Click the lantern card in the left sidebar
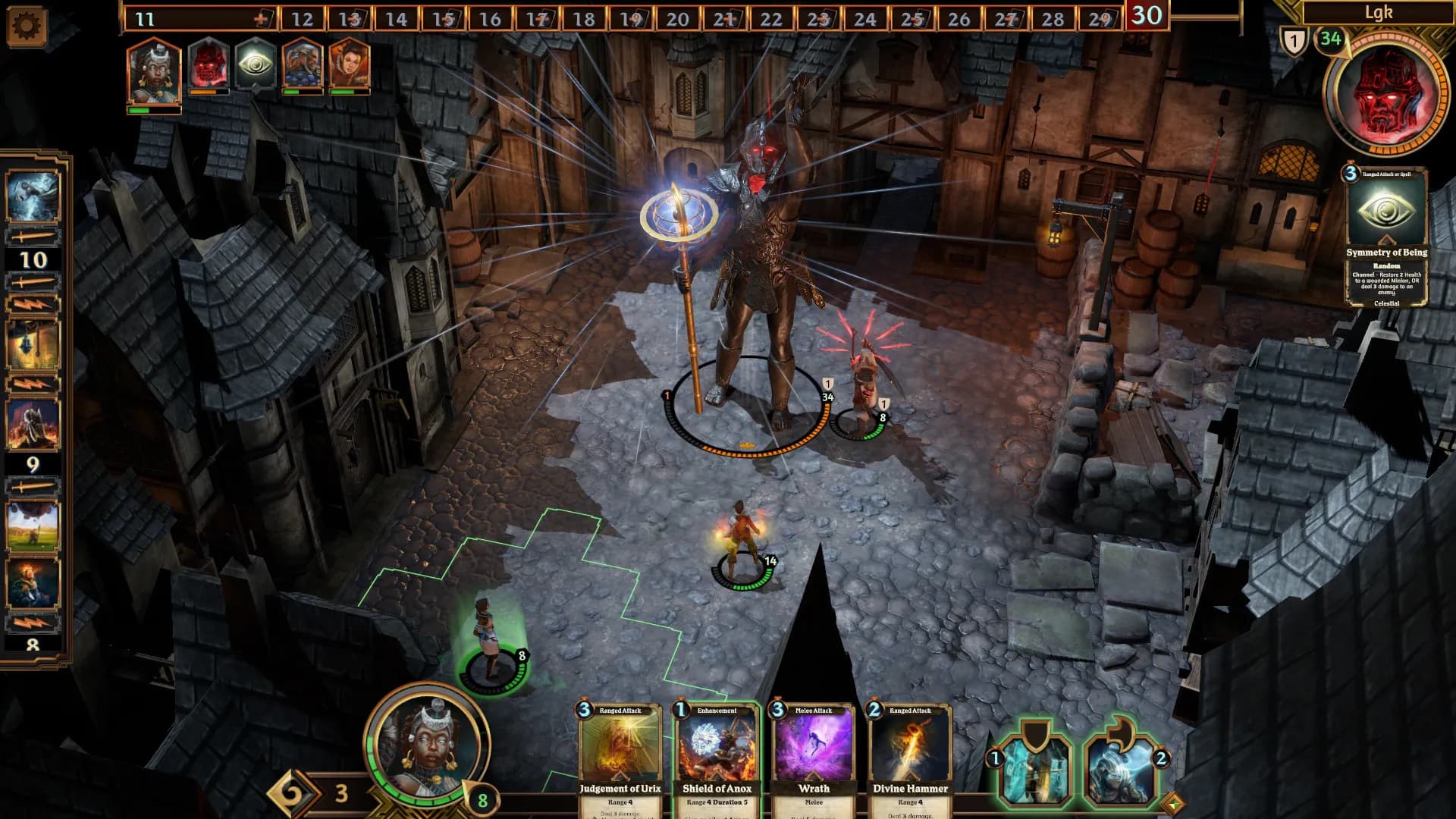 [x=32, y=343]
